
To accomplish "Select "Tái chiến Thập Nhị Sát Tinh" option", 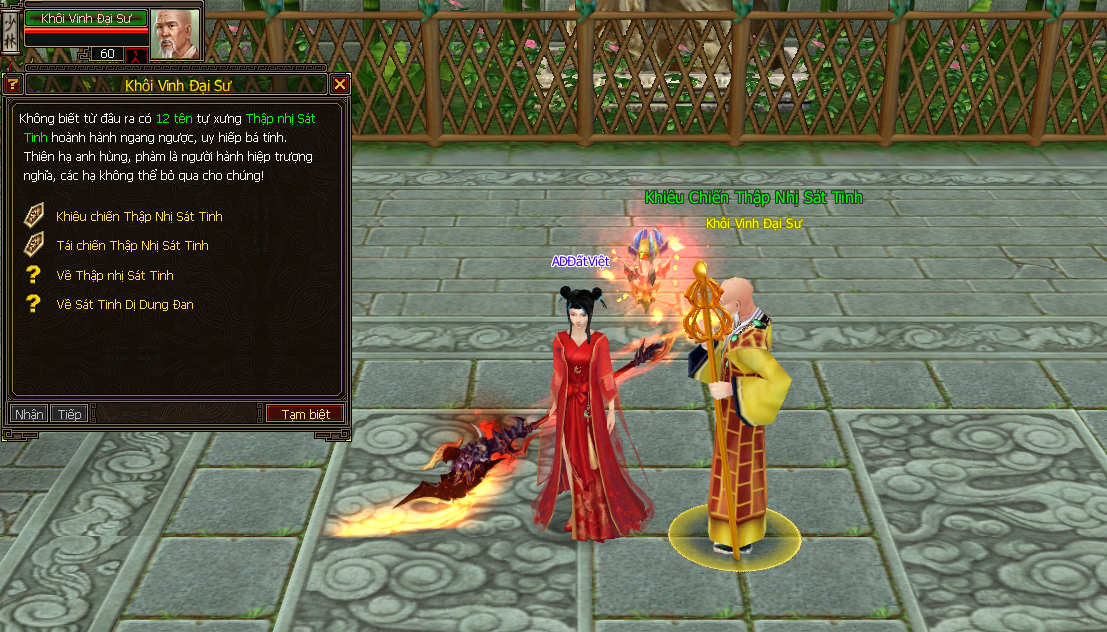I will (x=132, y=245).
